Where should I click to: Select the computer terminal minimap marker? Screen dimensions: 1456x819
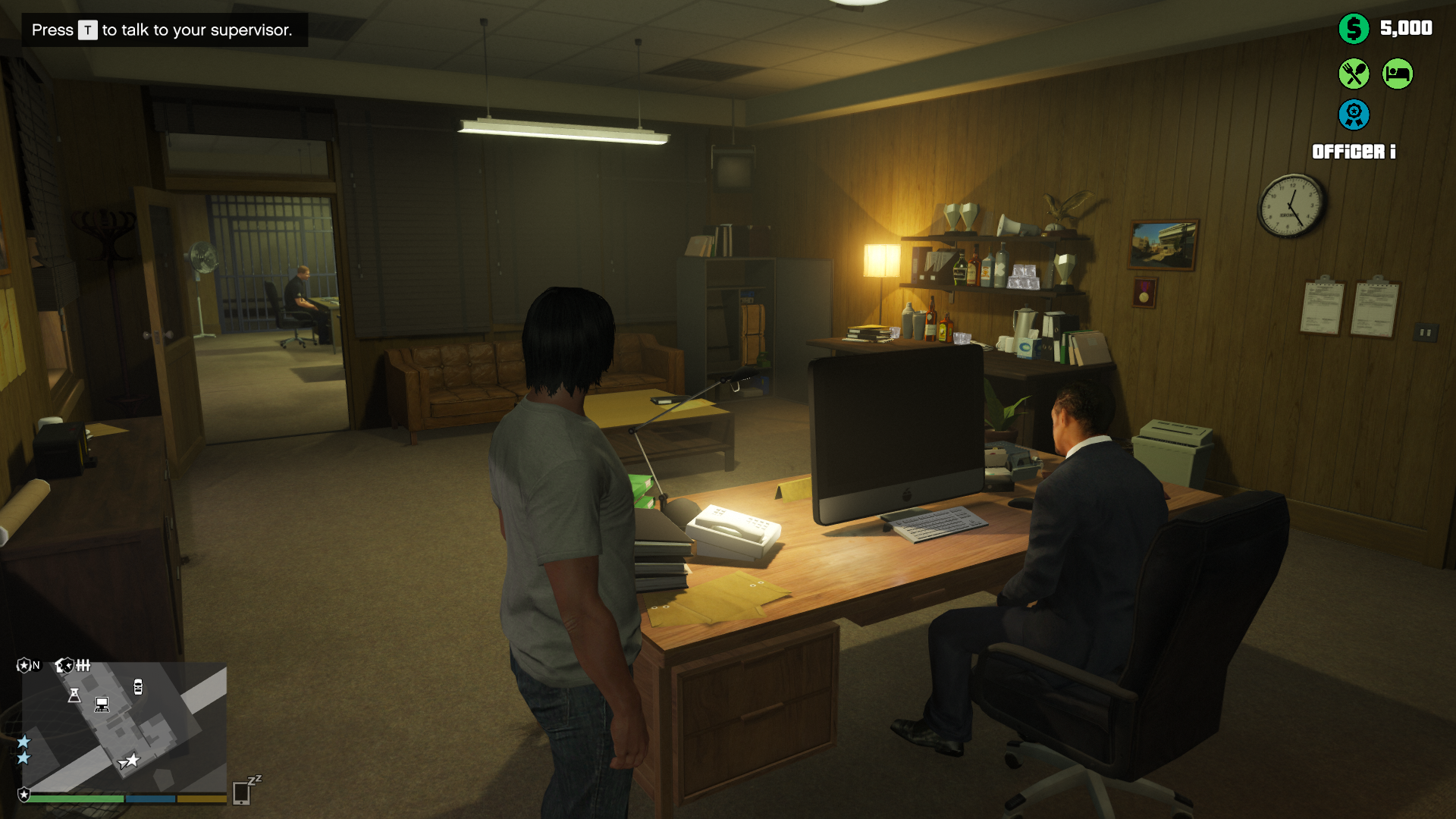pyautogui.click(x=102, y=704)
